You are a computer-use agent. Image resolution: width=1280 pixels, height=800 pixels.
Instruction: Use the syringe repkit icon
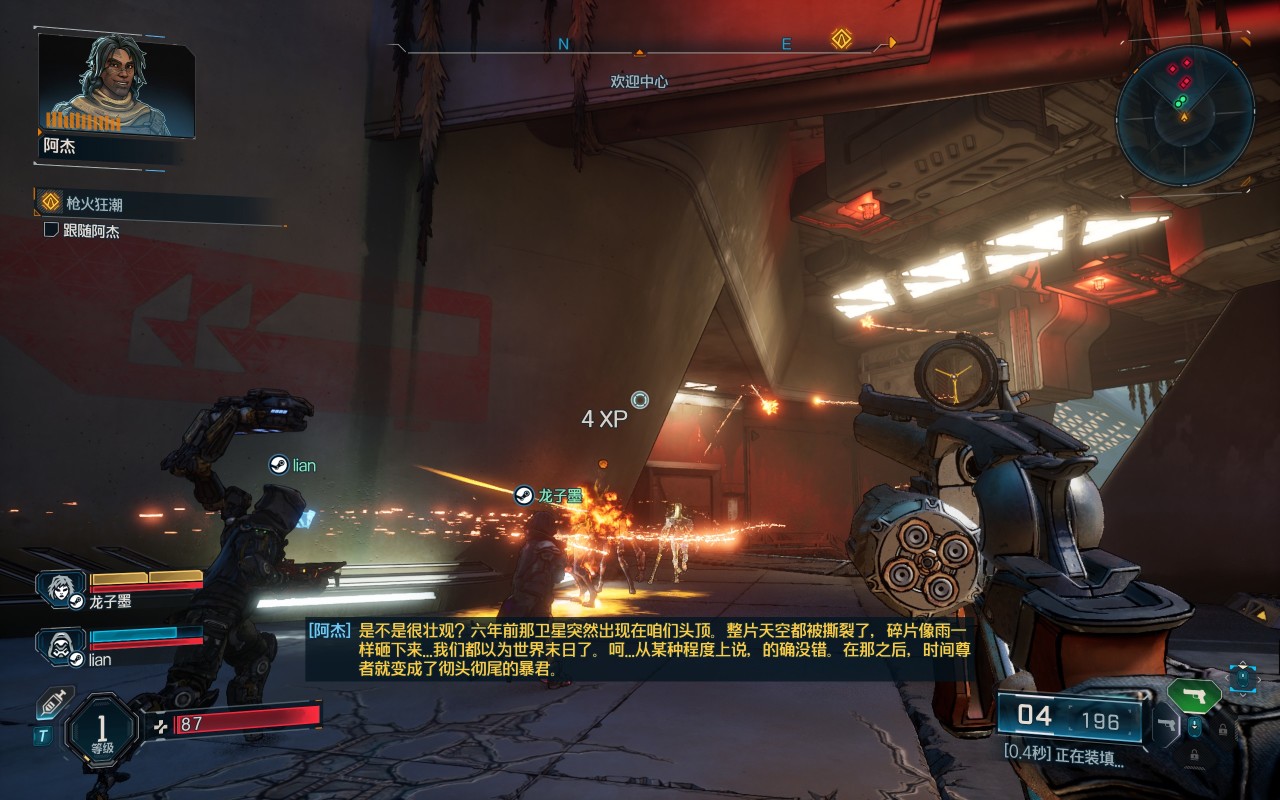click(55, 703)
